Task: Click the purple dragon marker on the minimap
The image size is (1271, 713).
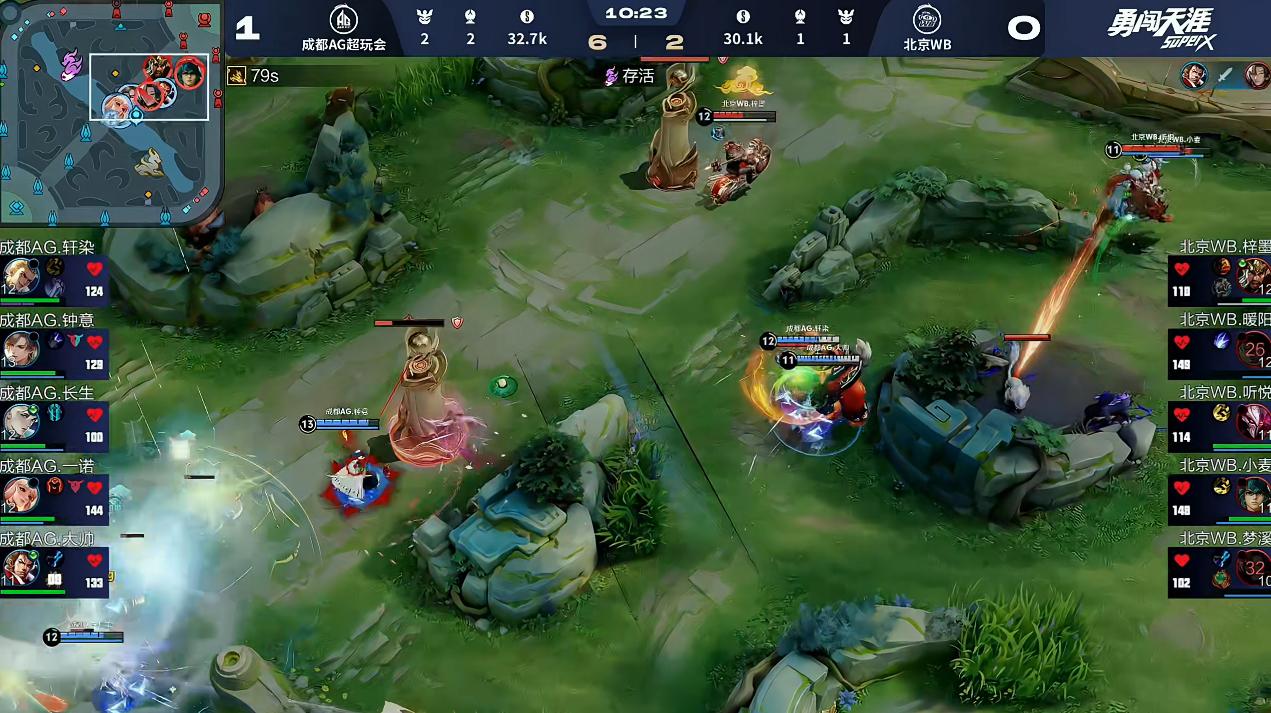Action: coord(70,66)
